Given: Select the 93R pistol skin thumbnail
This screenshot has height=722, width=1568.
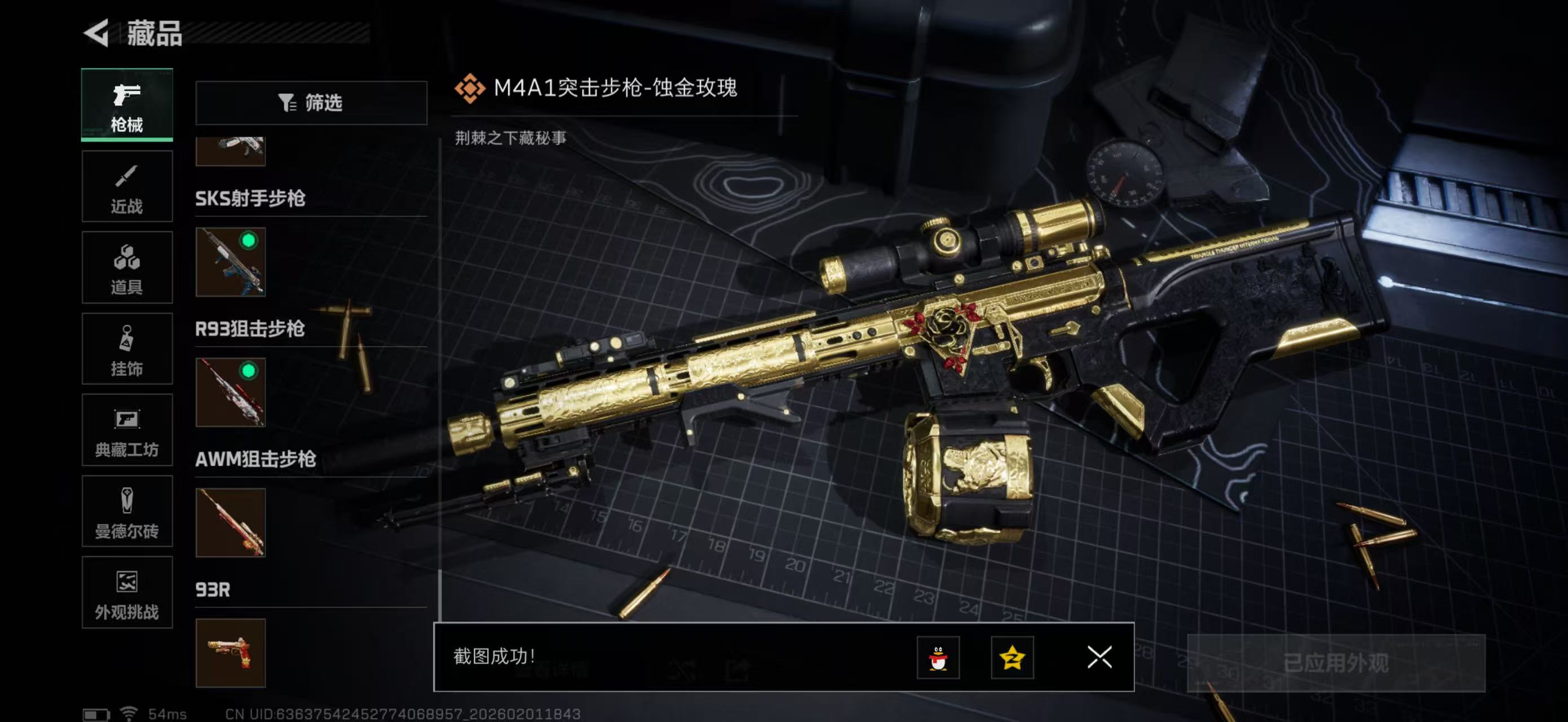Looking at the screenshot, I should (x=230, y=653).
